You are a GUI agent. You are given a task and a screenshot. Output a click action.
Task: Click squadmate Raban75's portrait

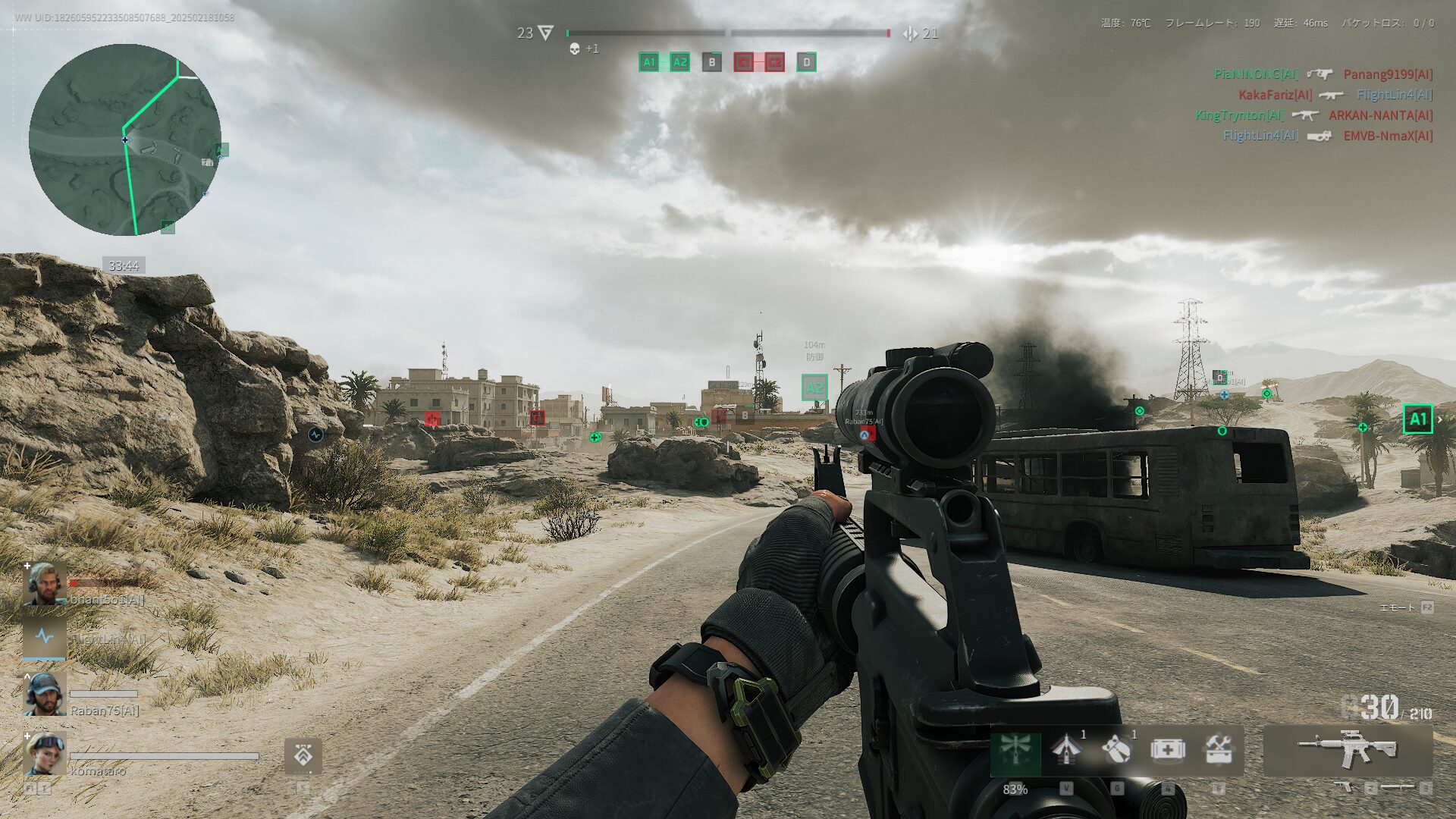click(x=45, y=694)
